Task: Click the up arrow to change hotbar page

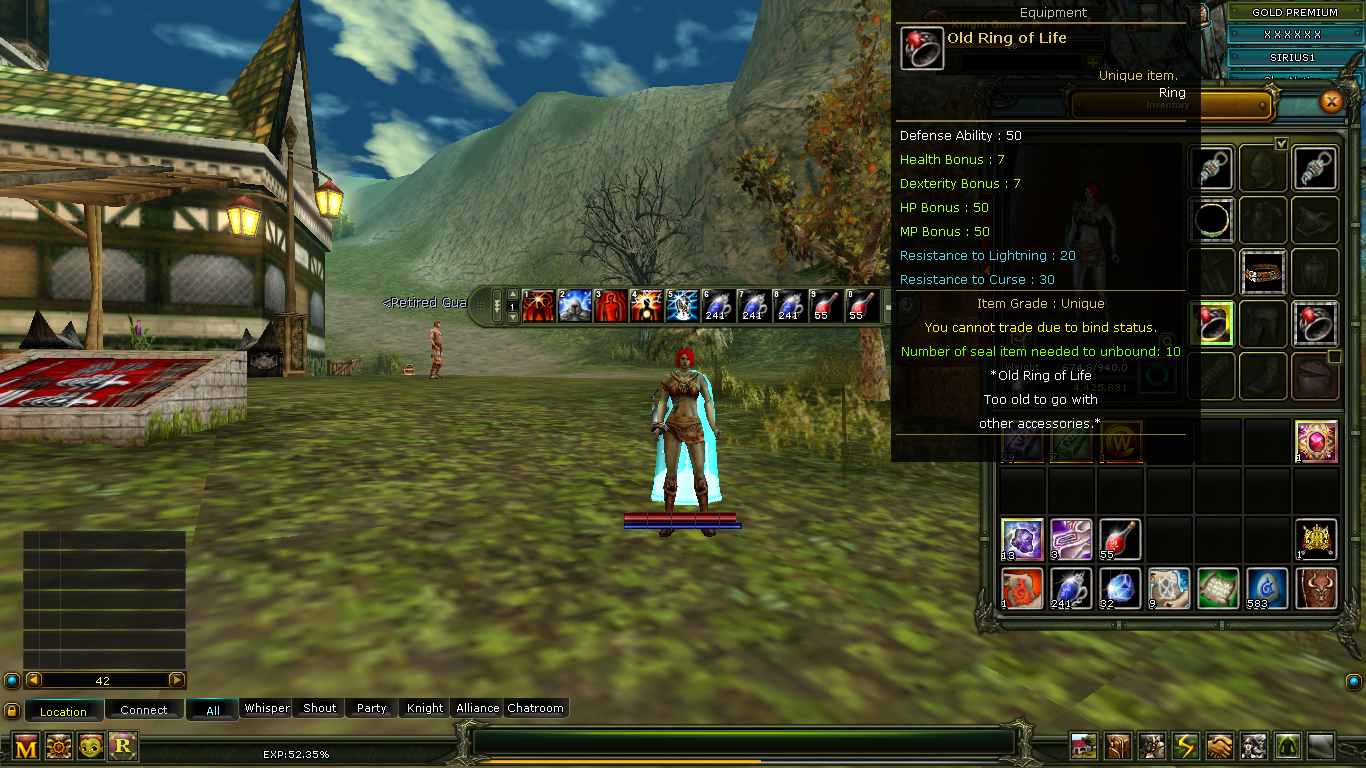Action: pos(512,293)
